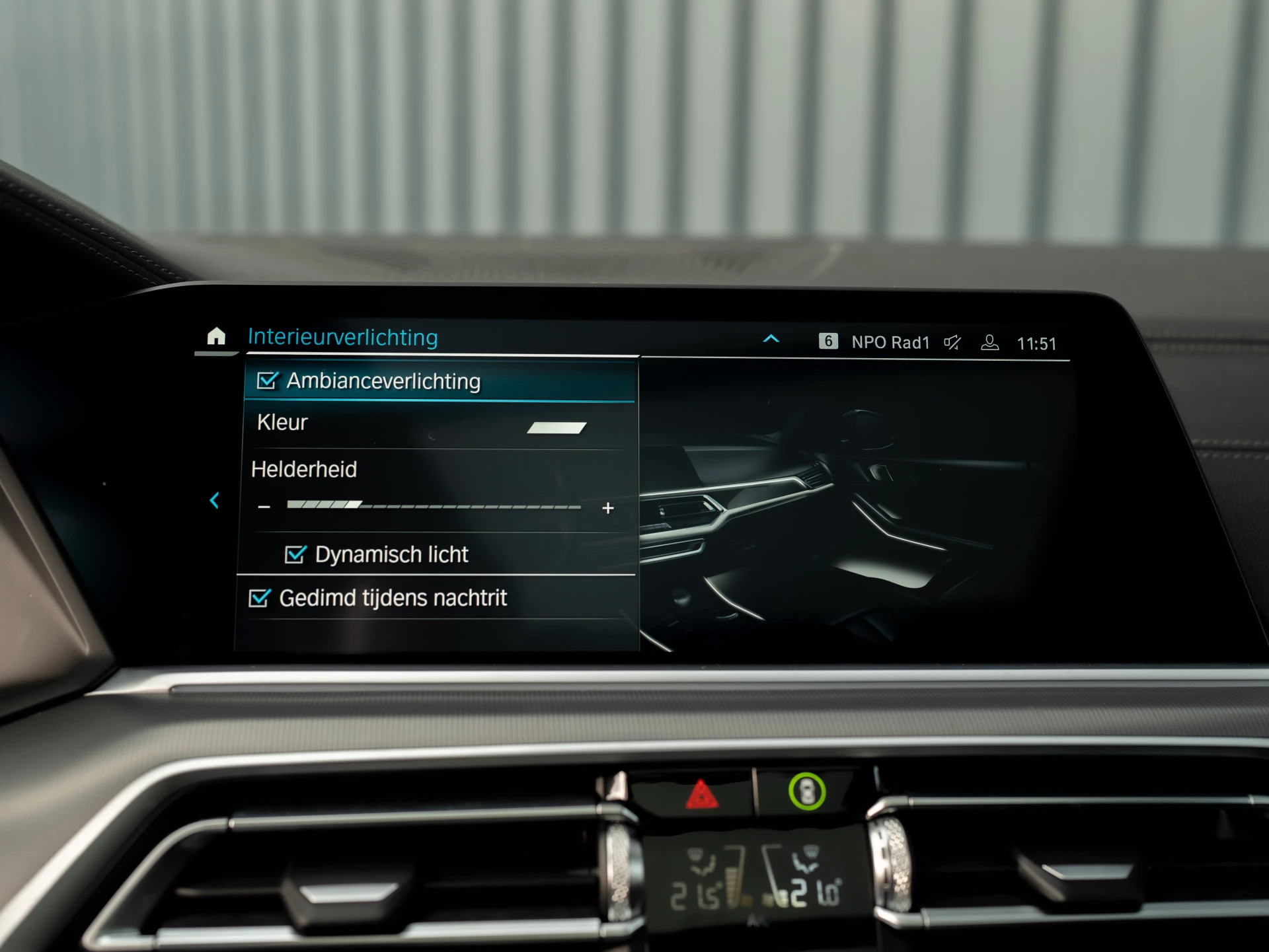Go back using the left chevron arrow
Viewport: 1269px width, 952px height.
pyautogui.click(x=213, y=500)
